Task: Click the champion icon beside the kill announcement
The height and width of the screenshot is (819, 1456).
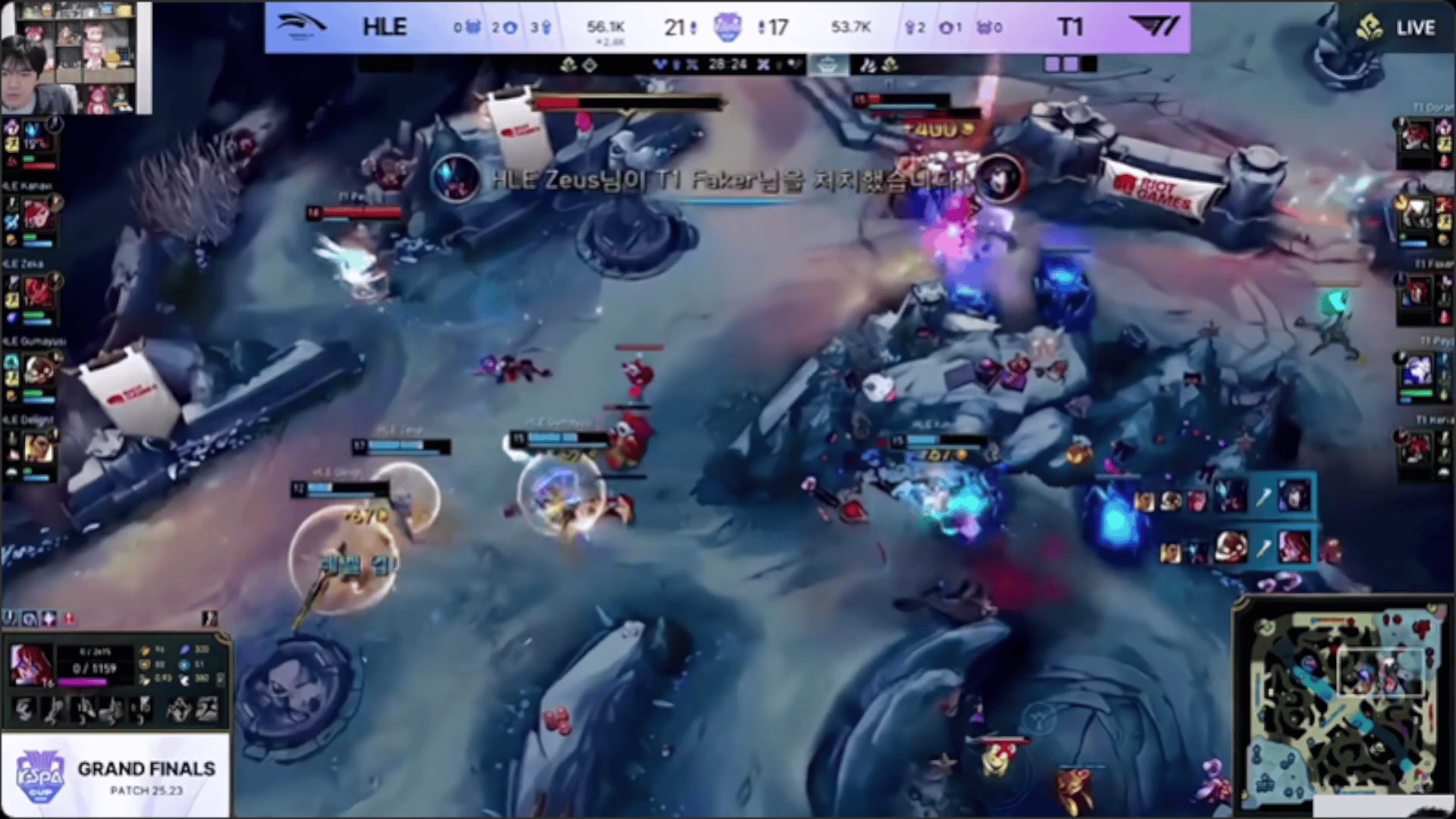Action: click(455, 179)
